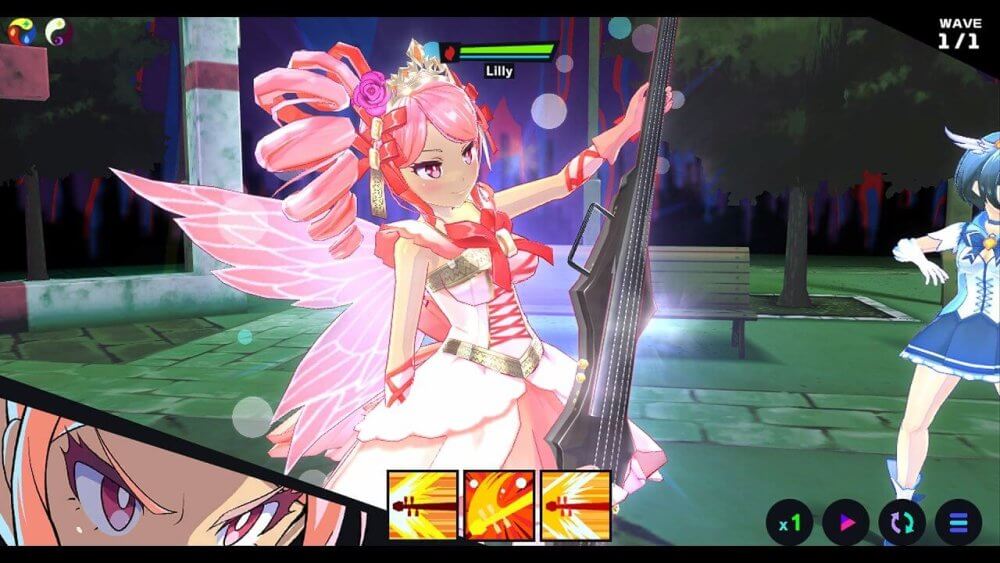Screen dimensions: 1000x563
Task: Toggle the x1 battle speed button
Action: (x=790, y=522)
